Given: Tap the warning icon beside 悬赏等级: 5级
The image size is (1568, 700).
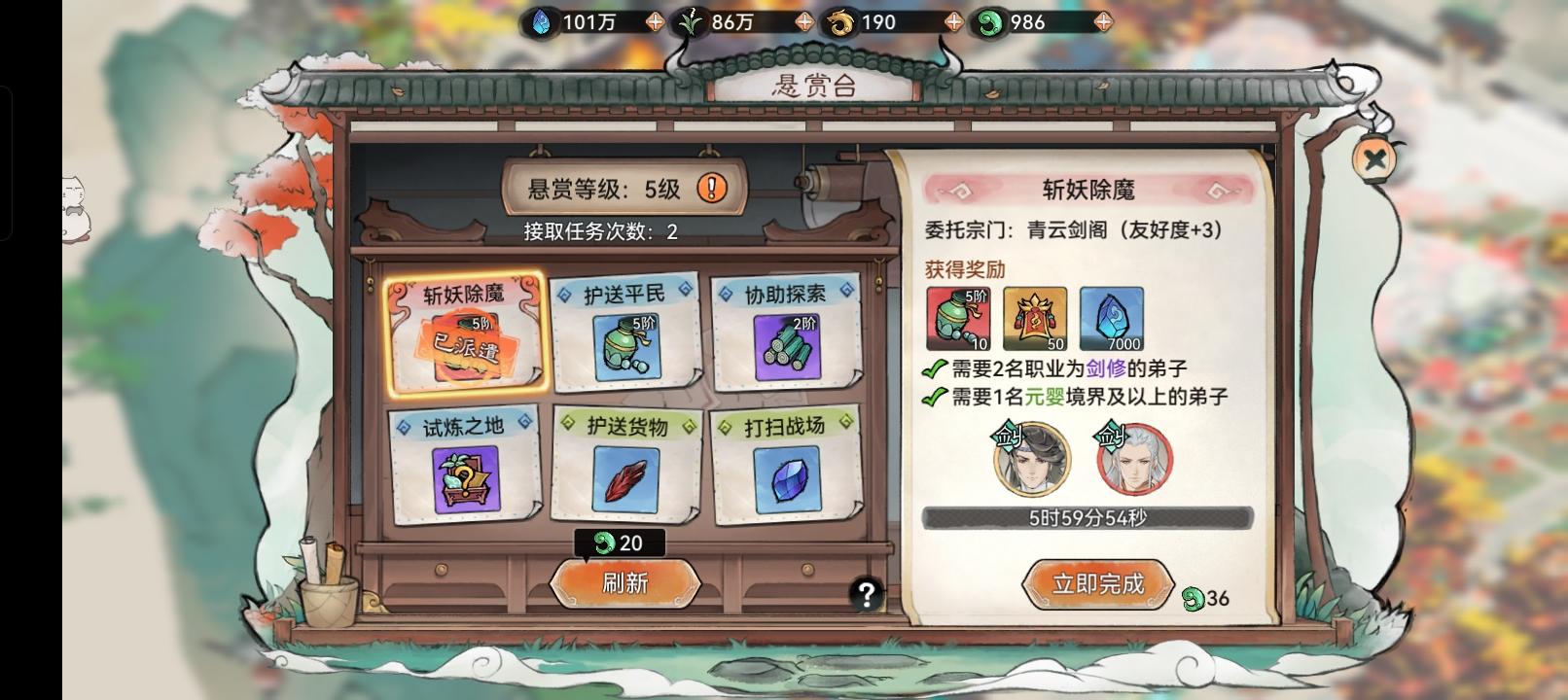Looking at the screenshot, I should 714,190.
